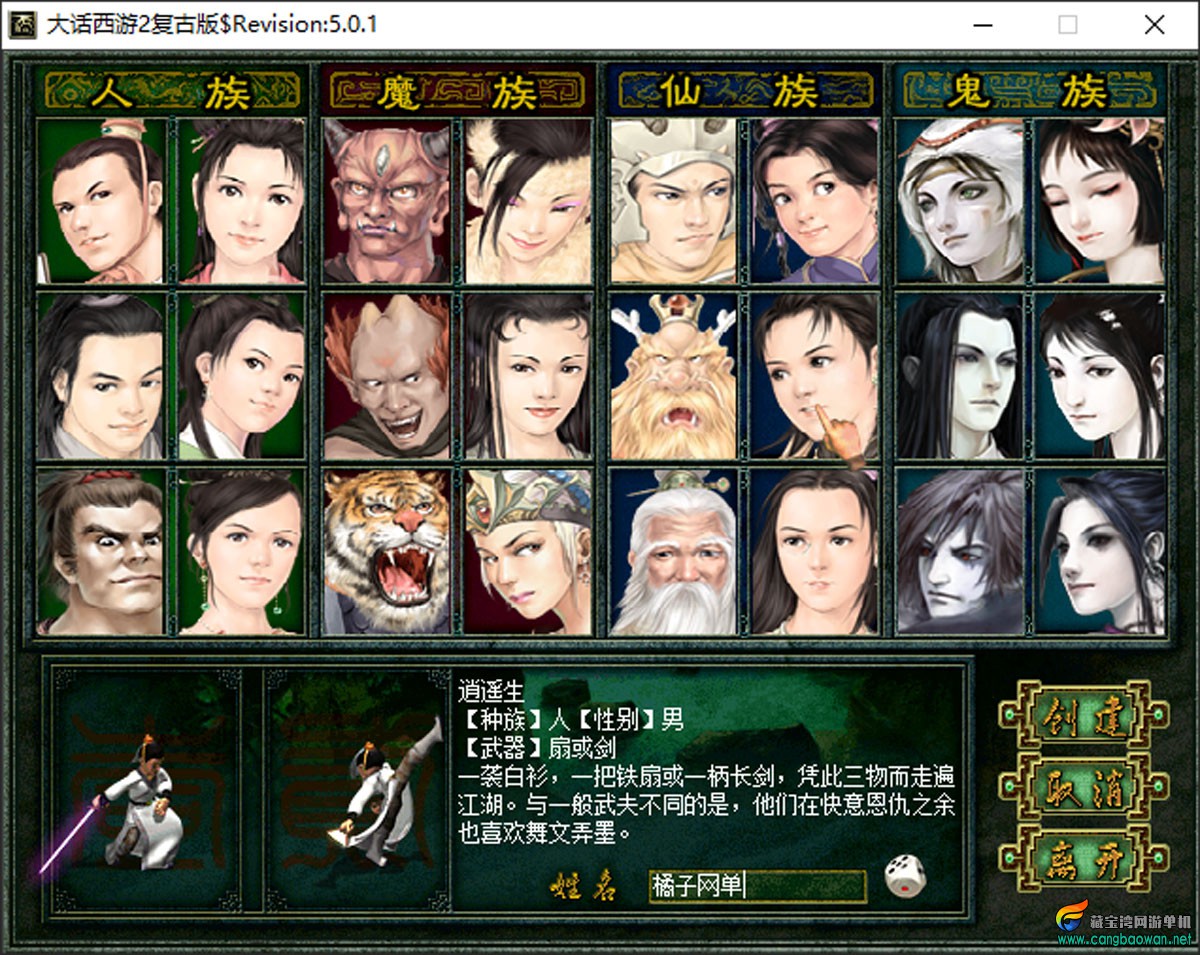1200x955 pixels.
Task: Select the grey spiky-haired red-eyed ghost portrait
Action: [960, 552]
